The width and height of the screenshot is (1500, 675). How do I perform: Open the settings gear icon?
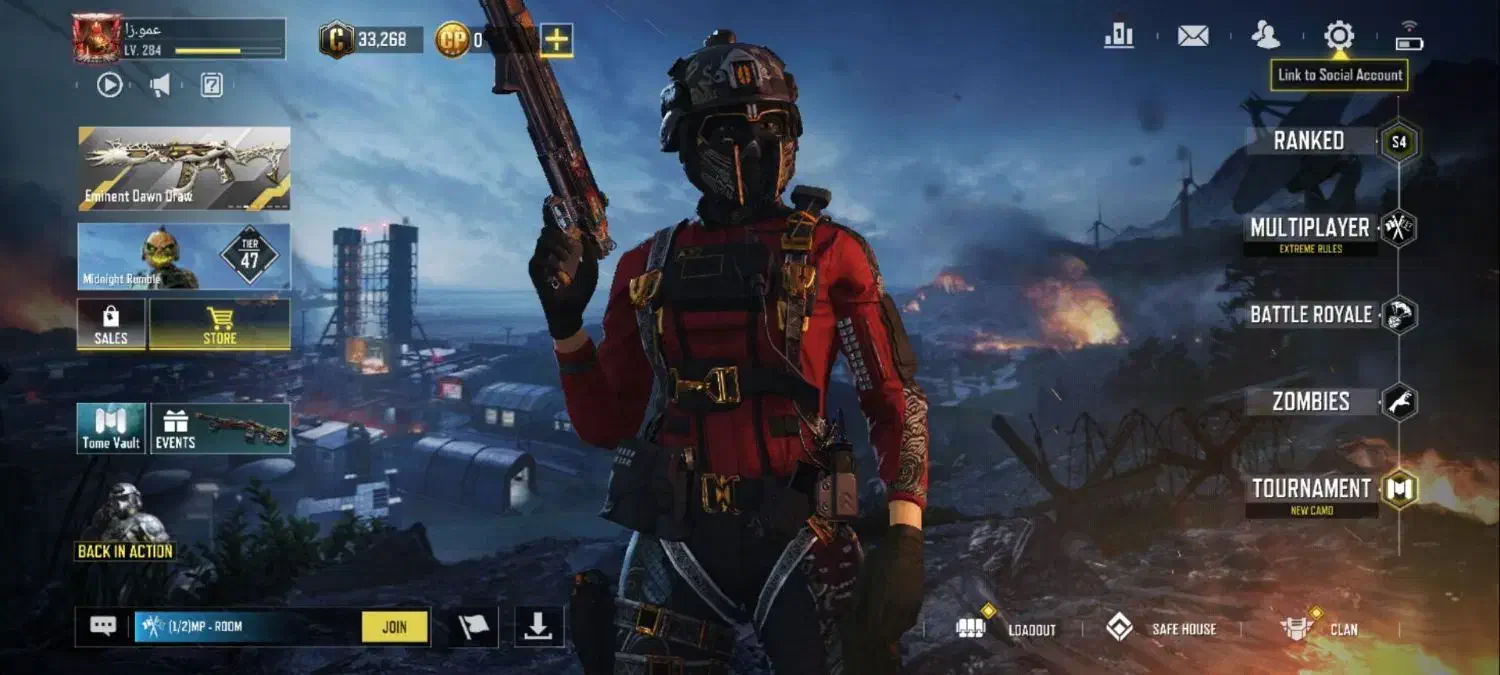click(1338, 37)
